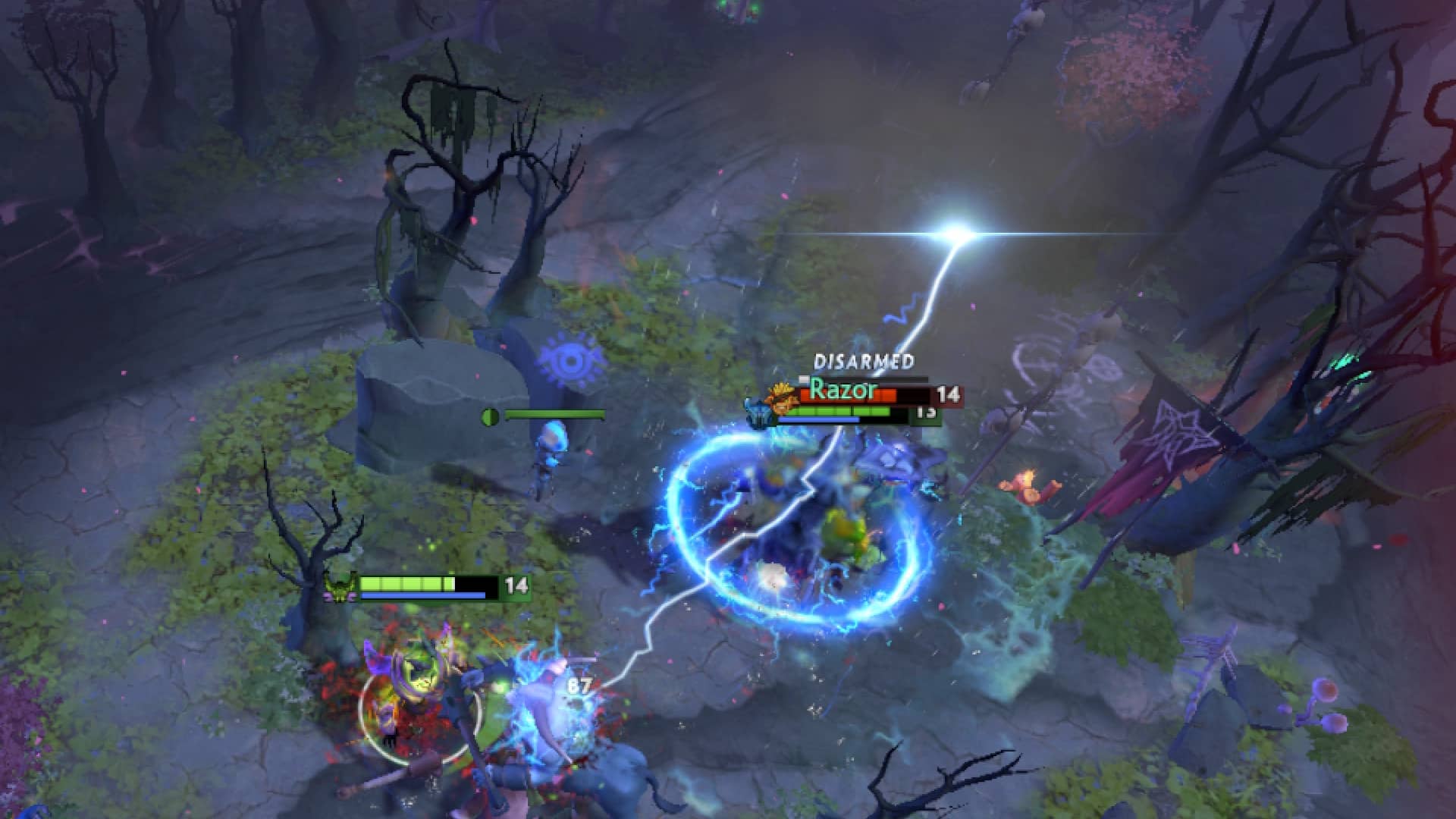The height and width of the screenshot is (819, 1456).
Task: Click the level 14 badge on the left healthbar
Action: click(x=519, y=585)
